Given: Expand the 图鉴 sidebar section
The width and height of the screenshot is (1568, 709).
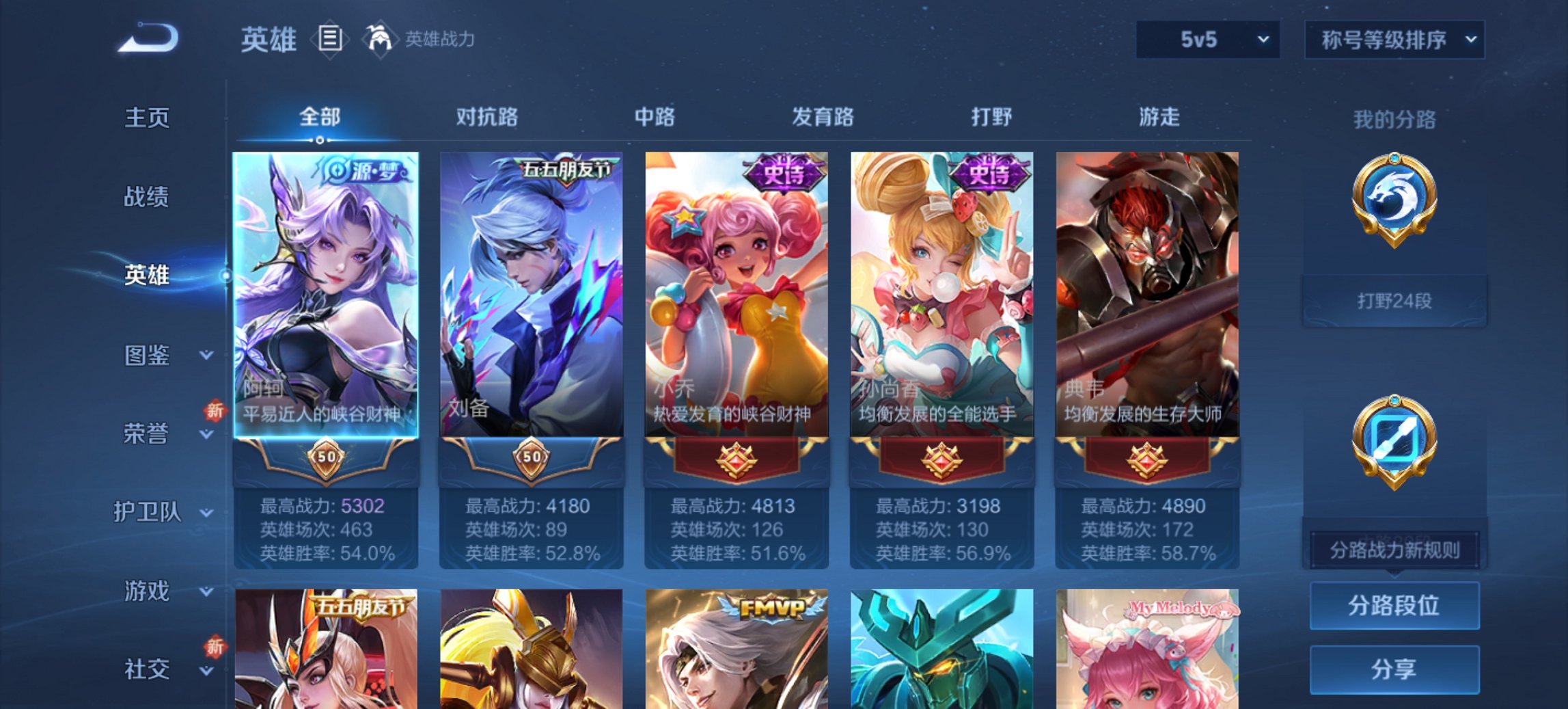Looking at the screenshot, I should (x=149, y=356).
